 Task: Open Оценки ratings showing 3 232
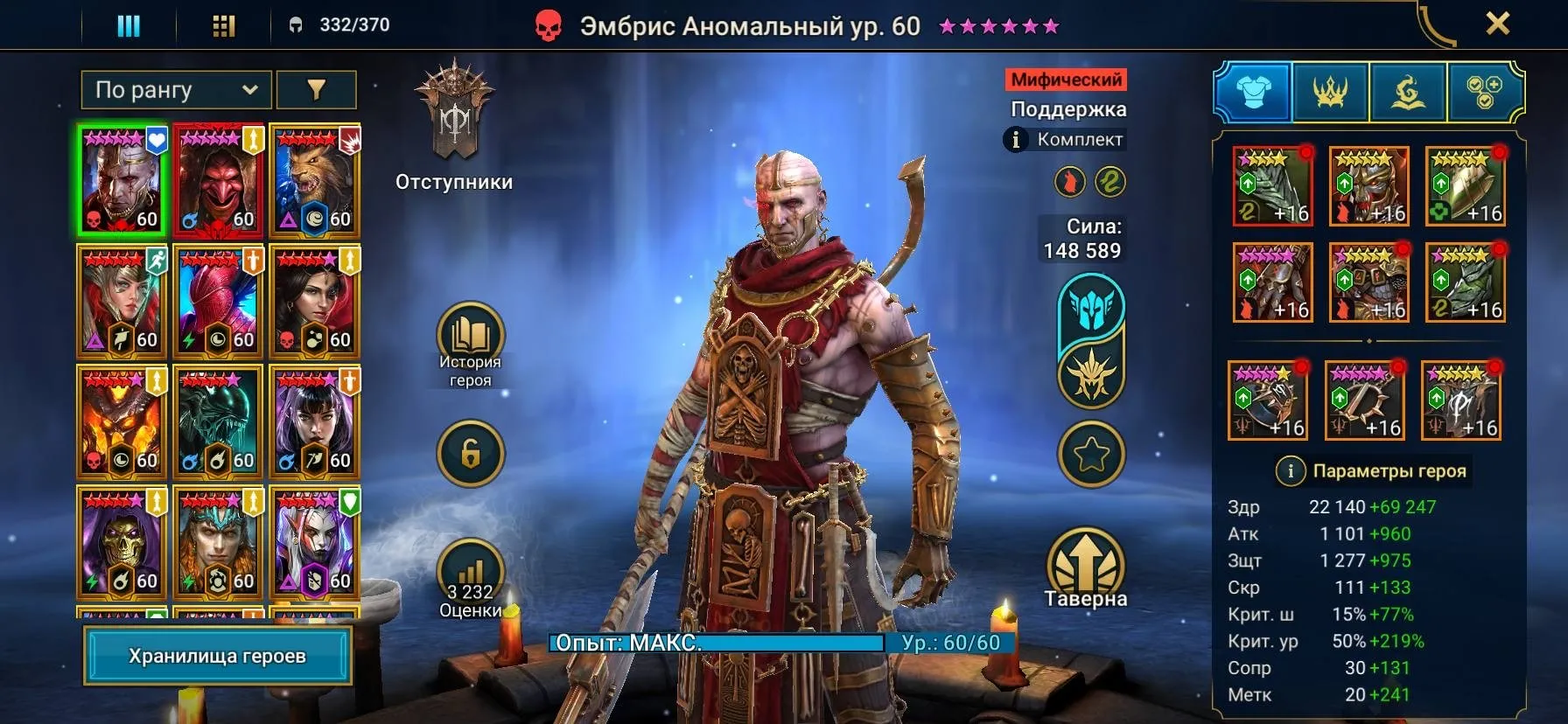coord(470,567)
